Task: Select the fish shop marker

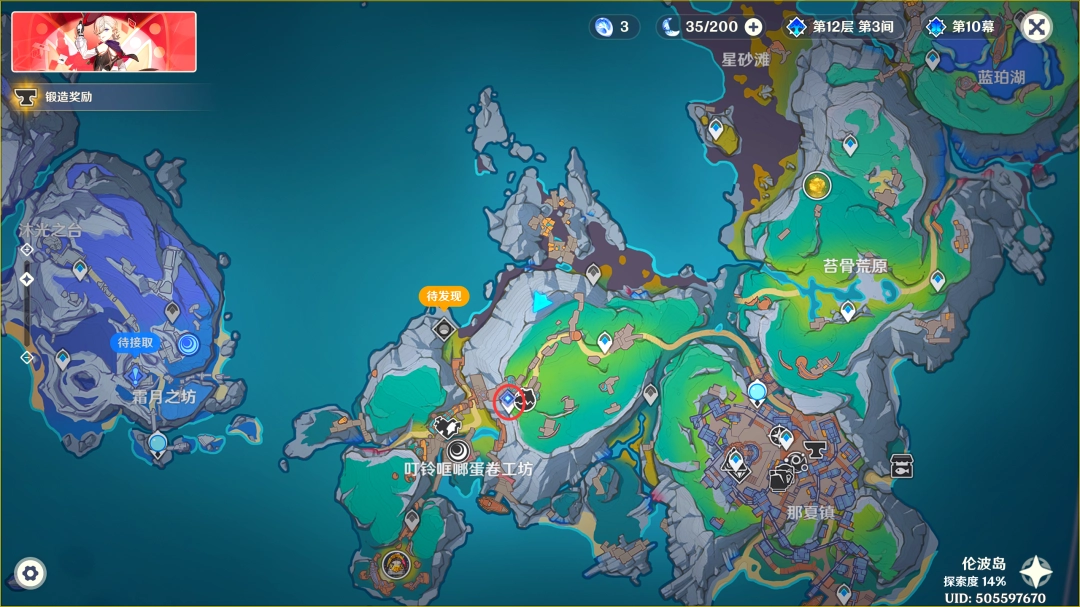Action: [x=902, y=465]
